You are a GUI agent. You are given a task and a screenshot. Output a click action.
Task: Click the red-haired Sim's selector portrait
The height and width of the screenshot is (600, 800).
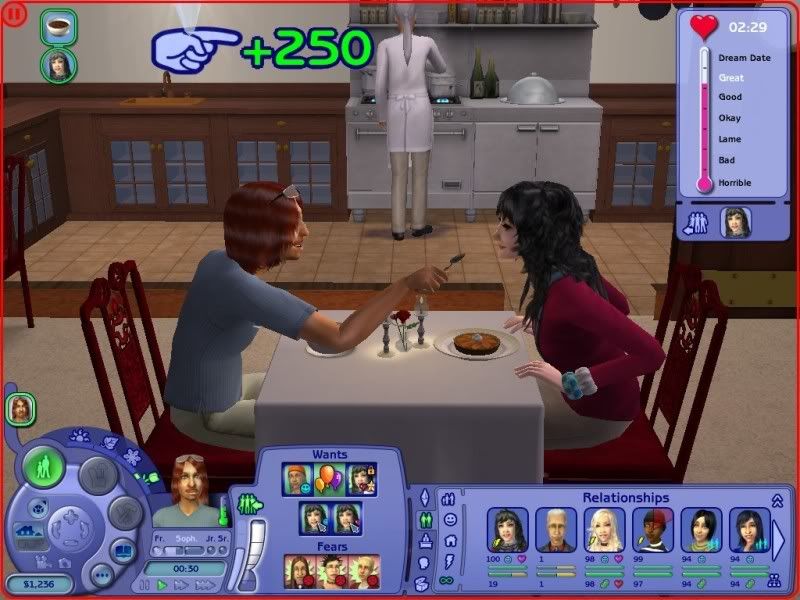pyautogui.click(x=19, y=408)
